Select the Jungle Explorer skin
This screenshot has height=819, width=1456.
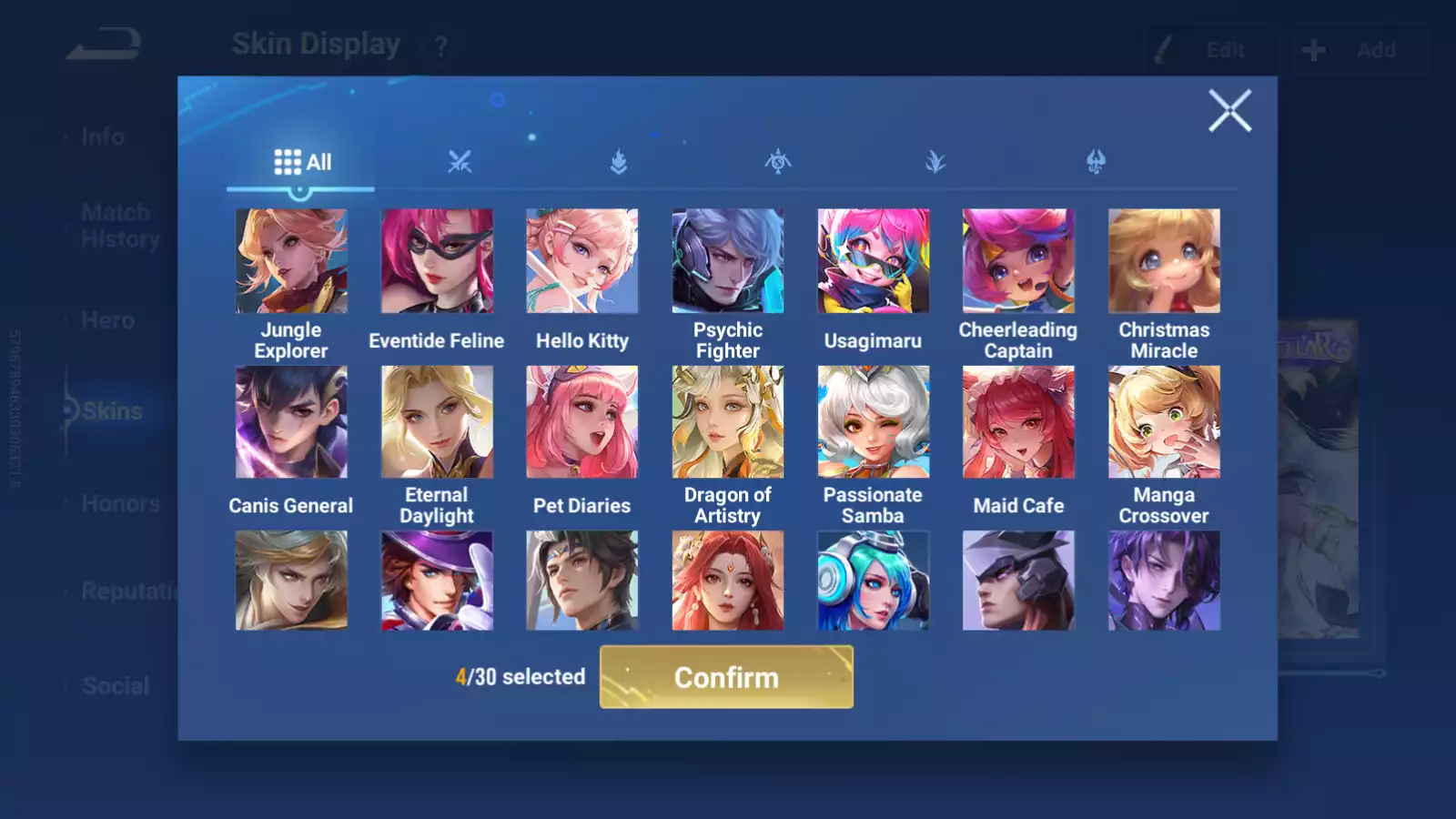[x=291, y=261]
